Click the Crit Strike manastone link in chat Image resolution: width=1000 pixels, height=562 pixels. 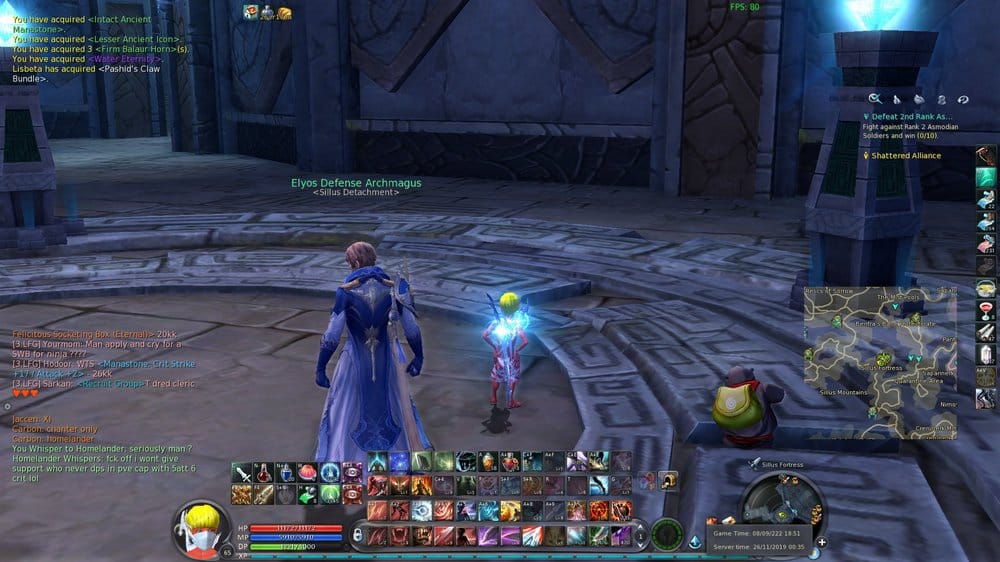[x=159, y=365]
